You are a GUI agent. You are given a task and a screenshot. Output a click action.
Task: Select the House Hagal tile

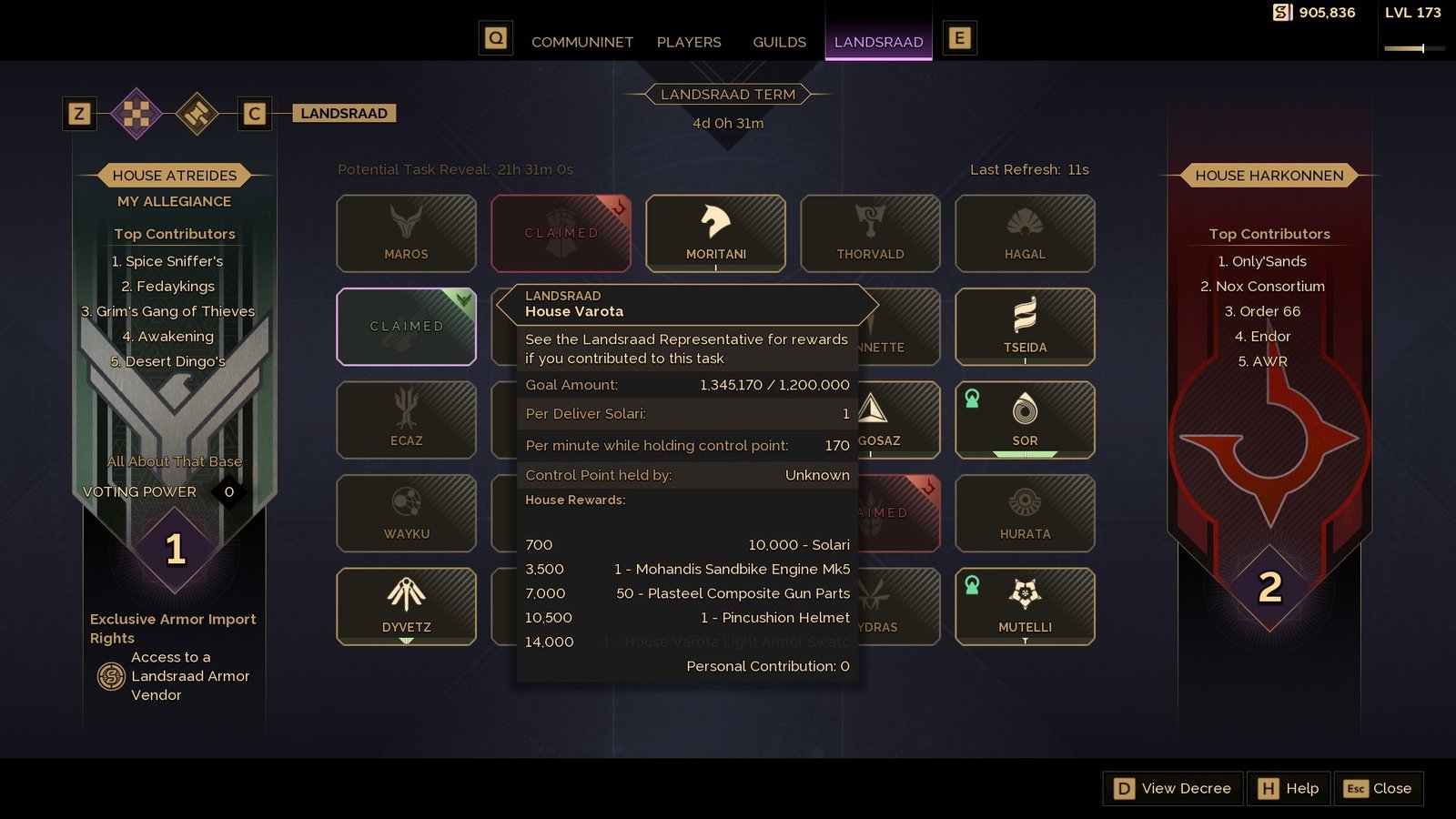point(1025,233)
